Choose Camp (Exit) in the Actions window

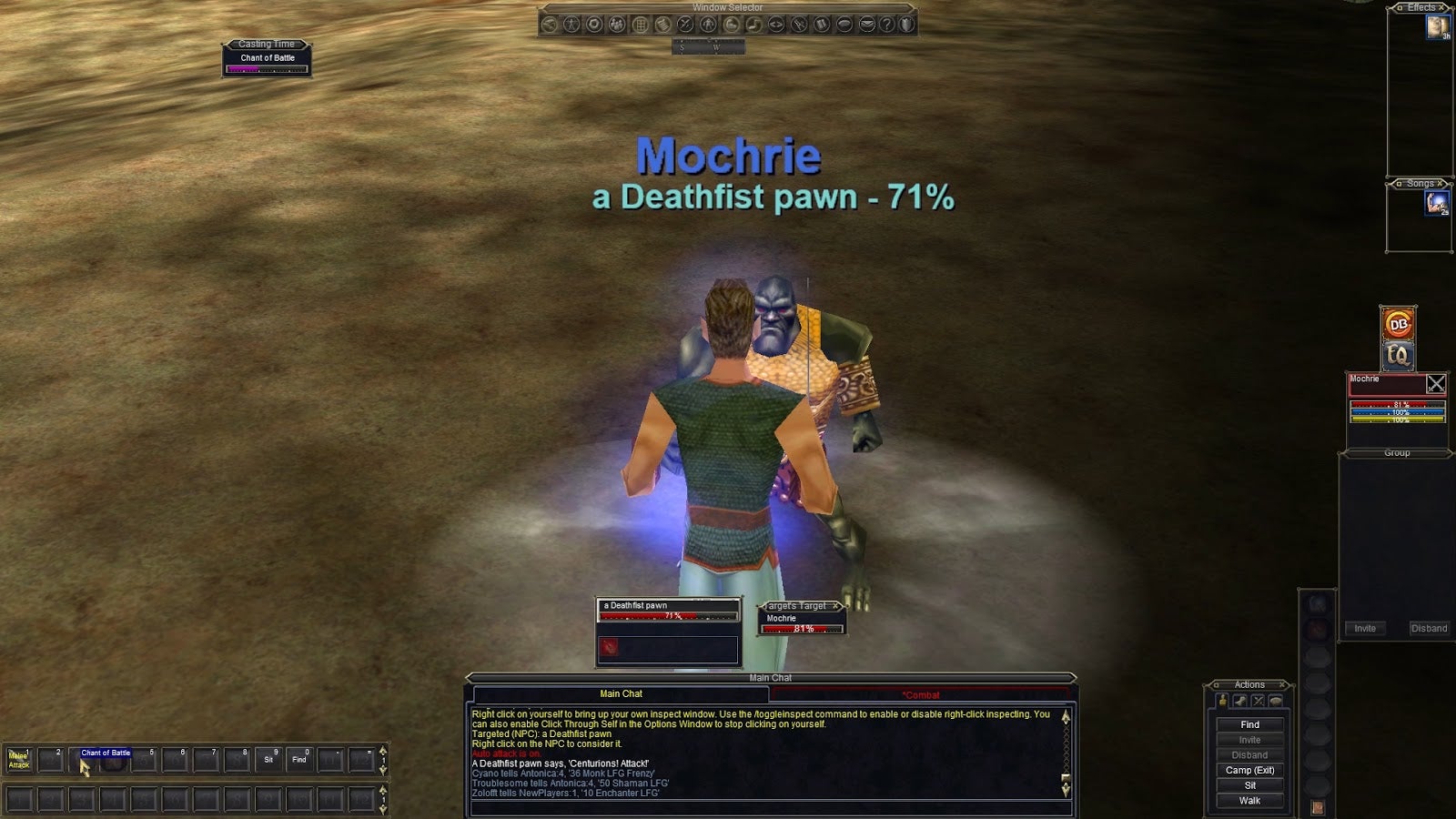click(x=1249, y=770)
